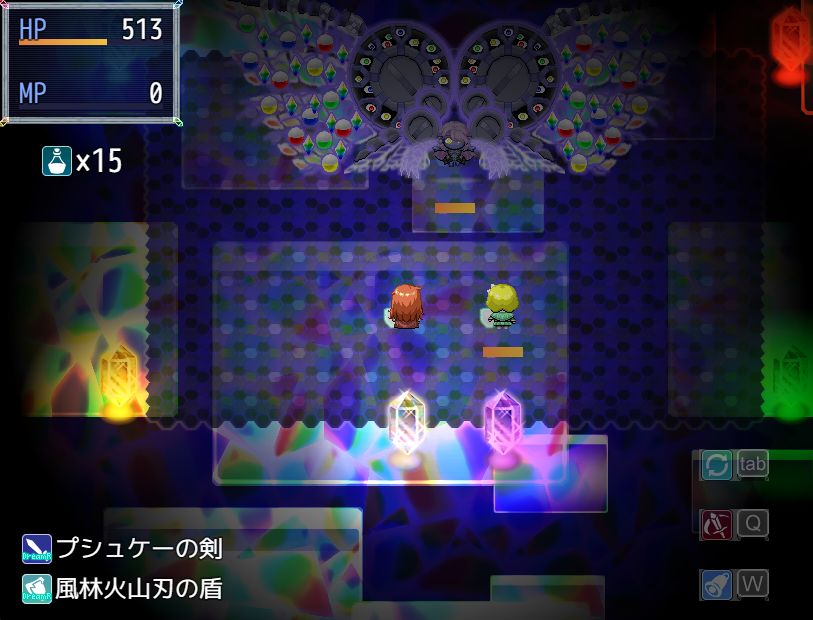This screenshot has width=813, height=620.
Task: Use the red sword slash skill icon
Action: pyautogui.click(x=716, y=524)
